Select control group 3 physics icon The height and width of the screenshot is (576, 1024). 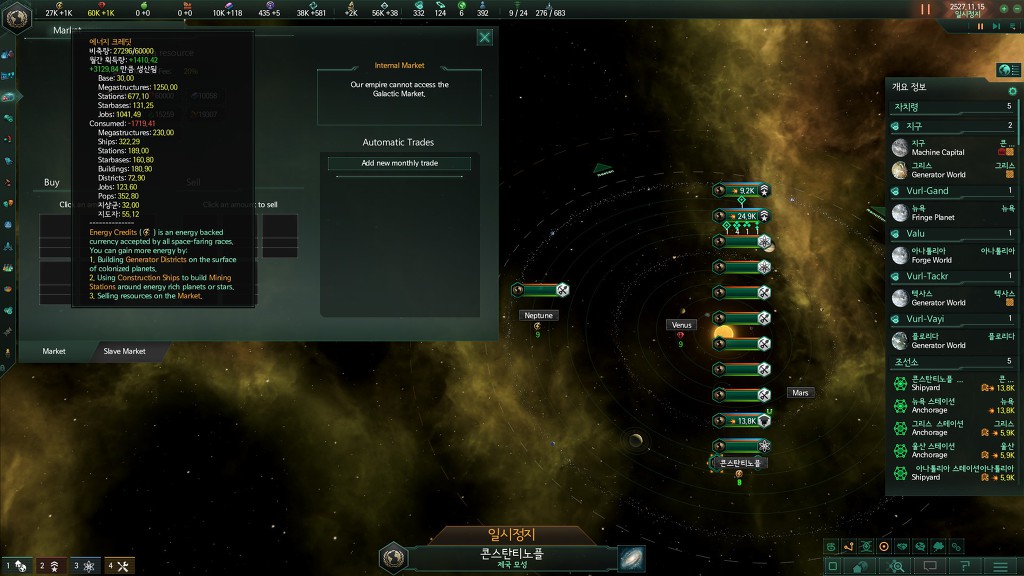tap(86, 566)
